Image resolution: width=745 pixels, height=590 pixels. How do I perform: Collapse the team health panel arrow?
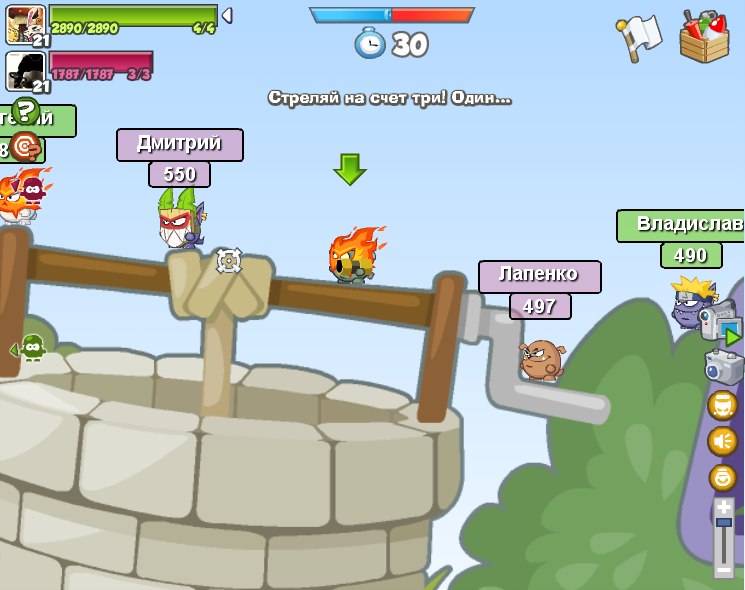(227, 15)
